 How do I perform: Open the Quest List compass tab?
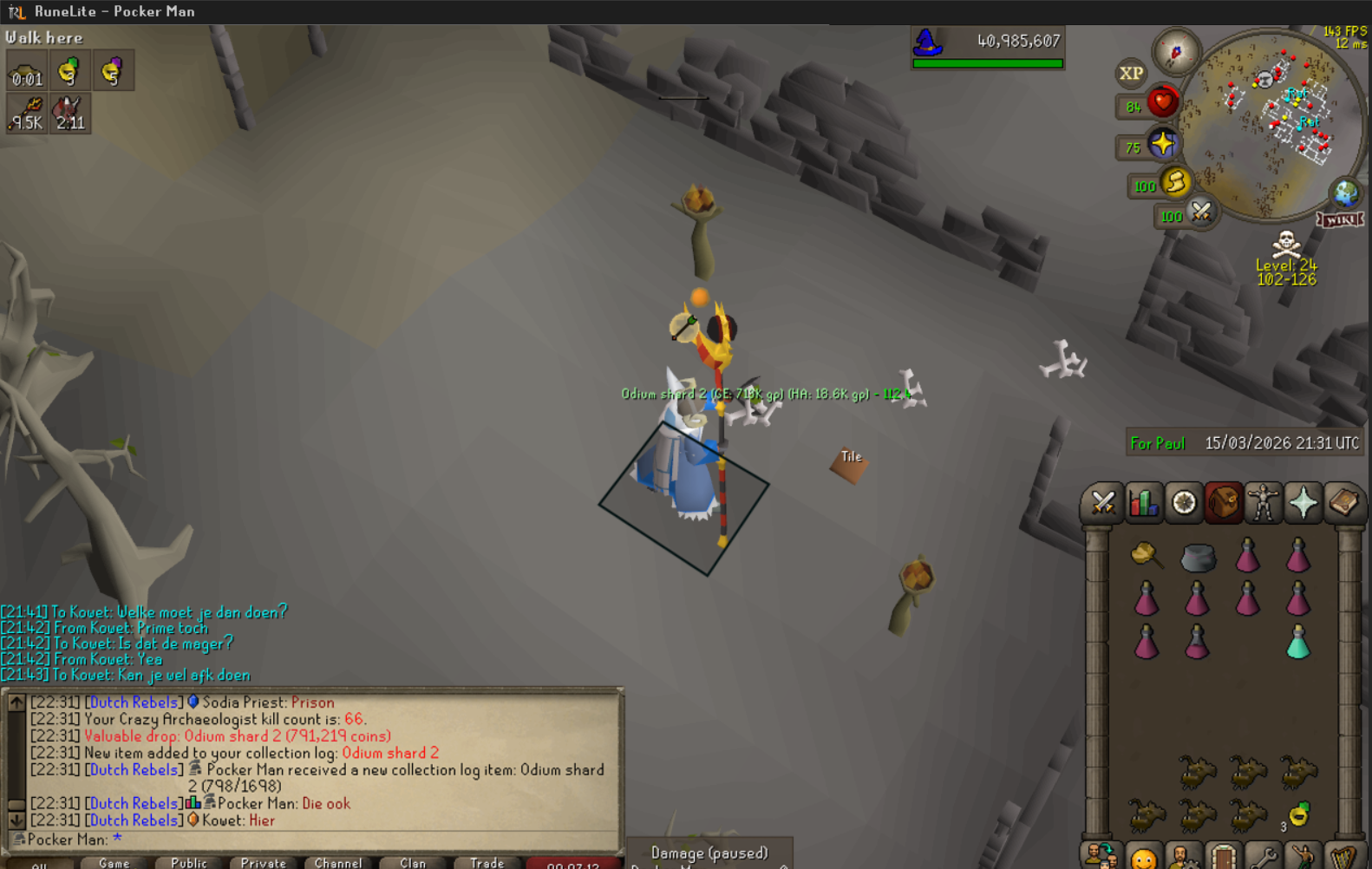pos(1184,503)
